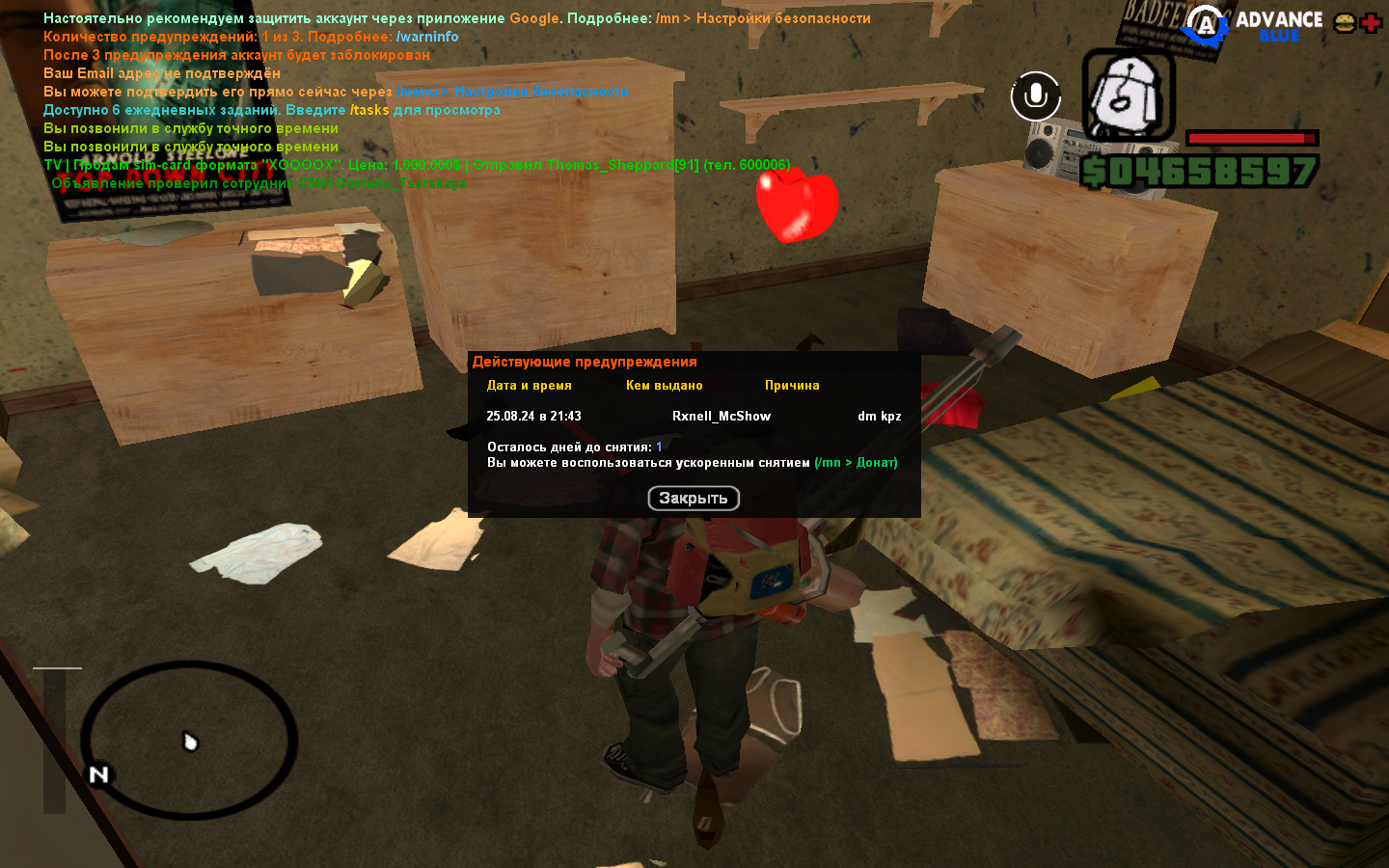Click the /tasks command link in chat

click(x=371, y=109)
